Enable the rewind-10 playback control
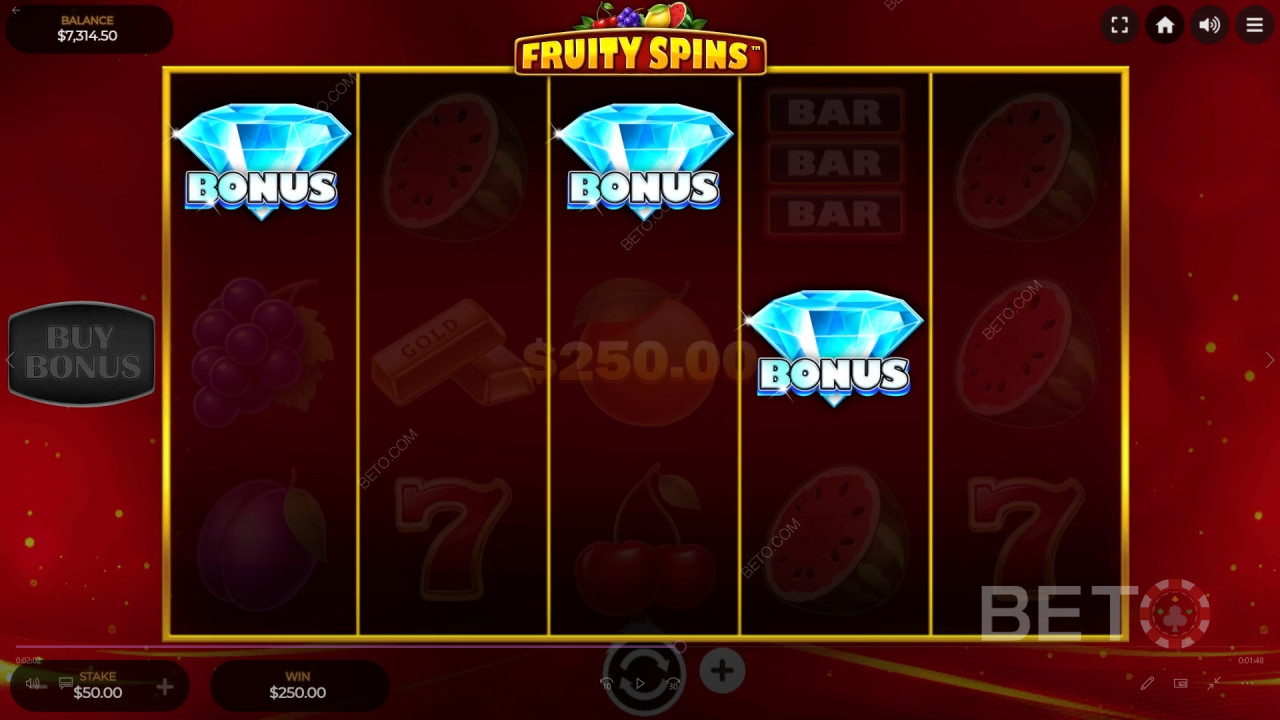This screenshot has height=720, width=1280. click(x=607, y=681)
